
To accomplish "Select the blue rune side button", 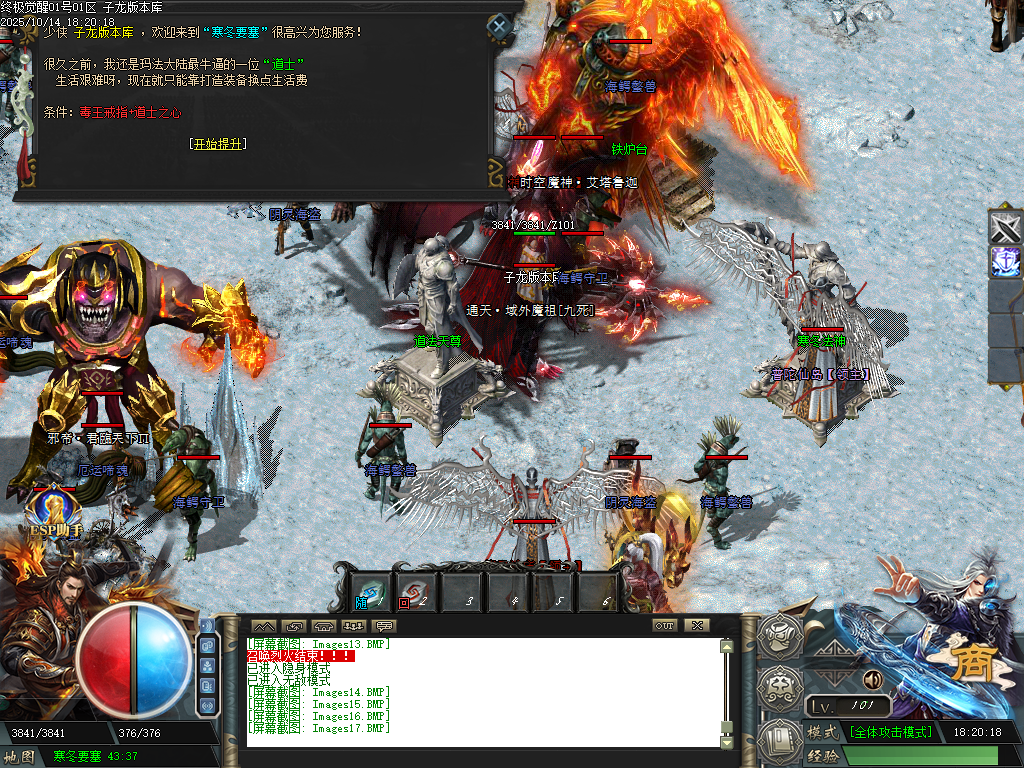I will 1005,262.
